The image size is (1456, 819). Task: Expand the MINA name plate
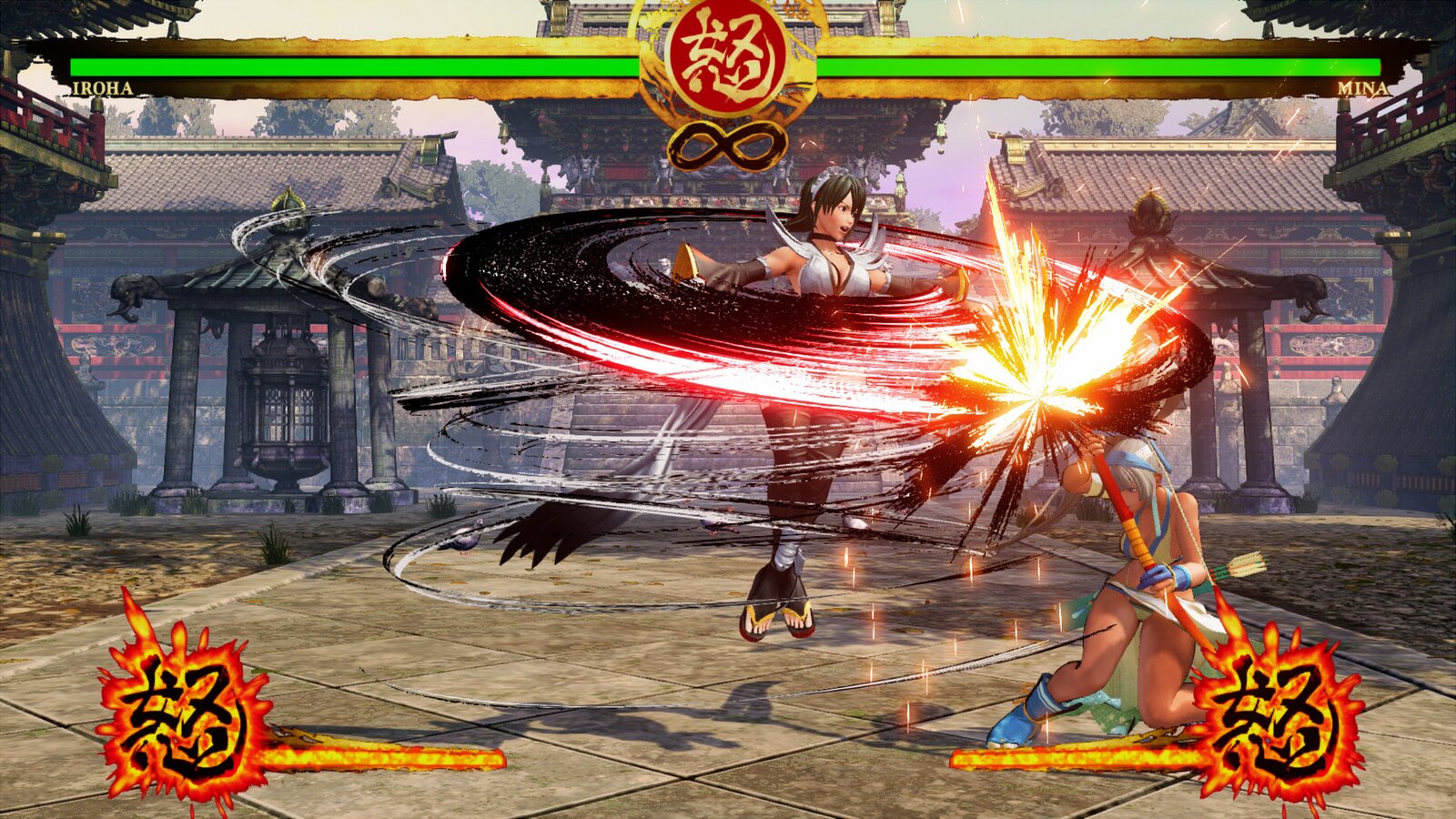tap(1361, 88)
